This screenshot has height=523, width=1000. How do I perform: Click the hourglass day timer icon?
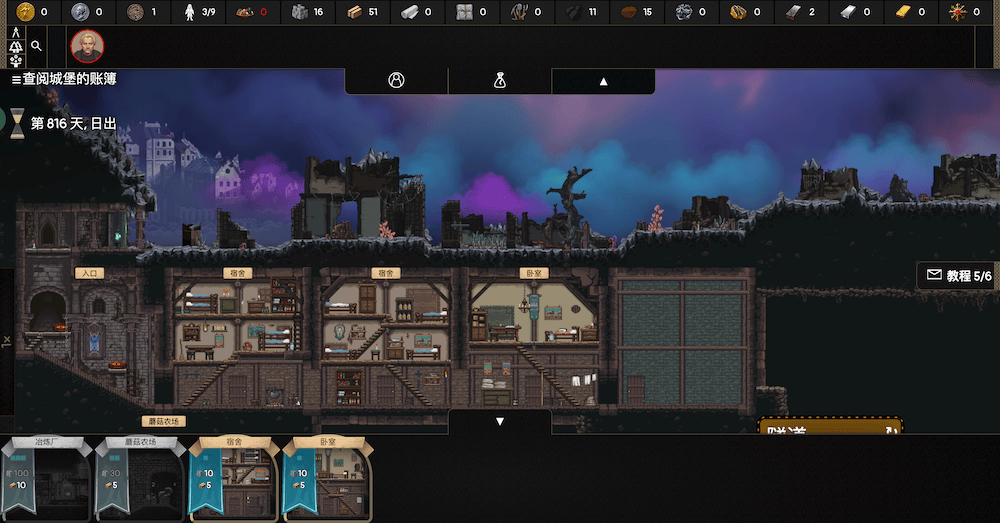(17, 123)
